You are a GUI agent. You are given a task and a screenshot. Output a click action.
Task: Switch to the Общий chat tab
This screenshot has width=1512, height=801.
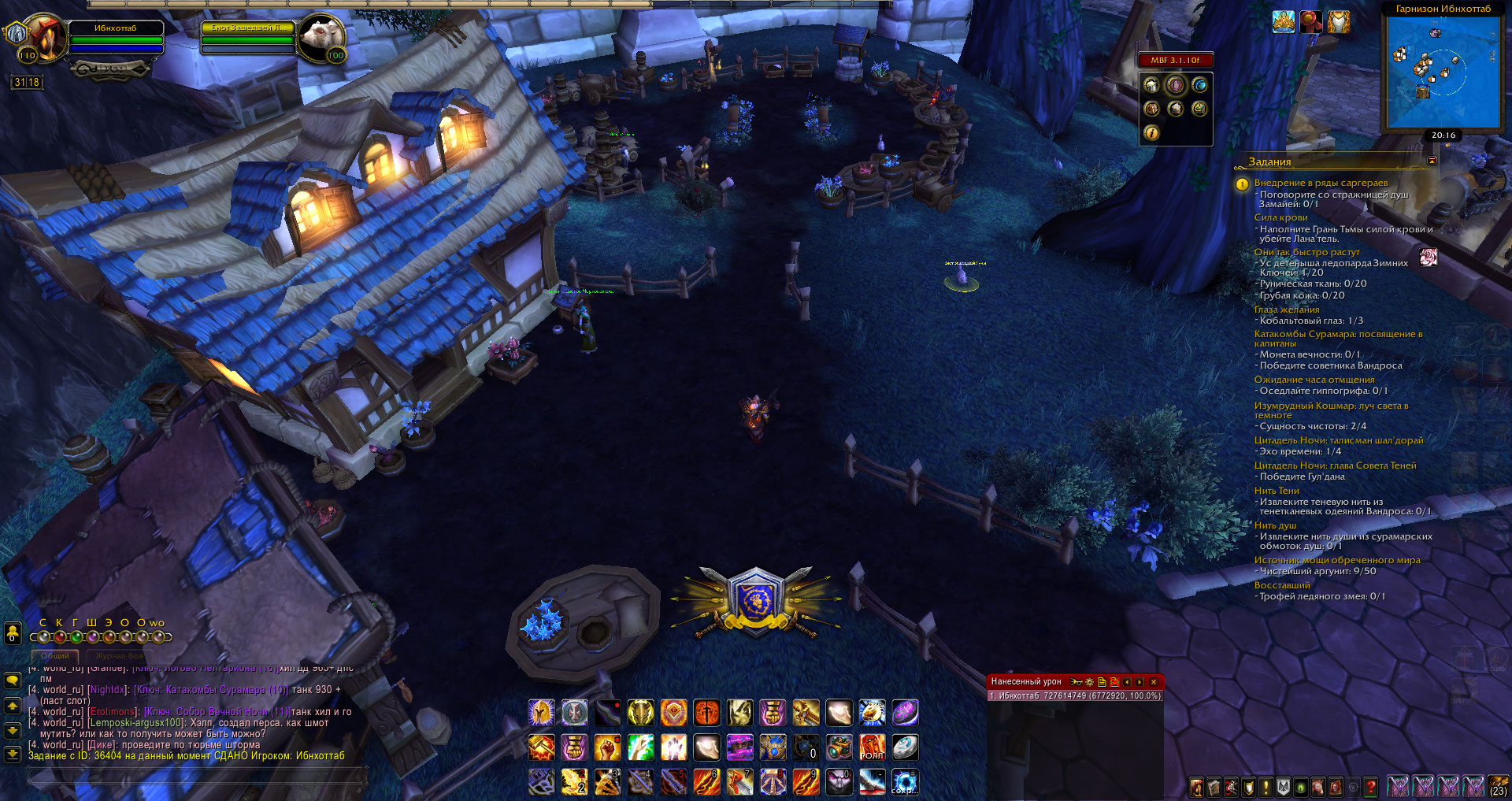click(55, 655)
